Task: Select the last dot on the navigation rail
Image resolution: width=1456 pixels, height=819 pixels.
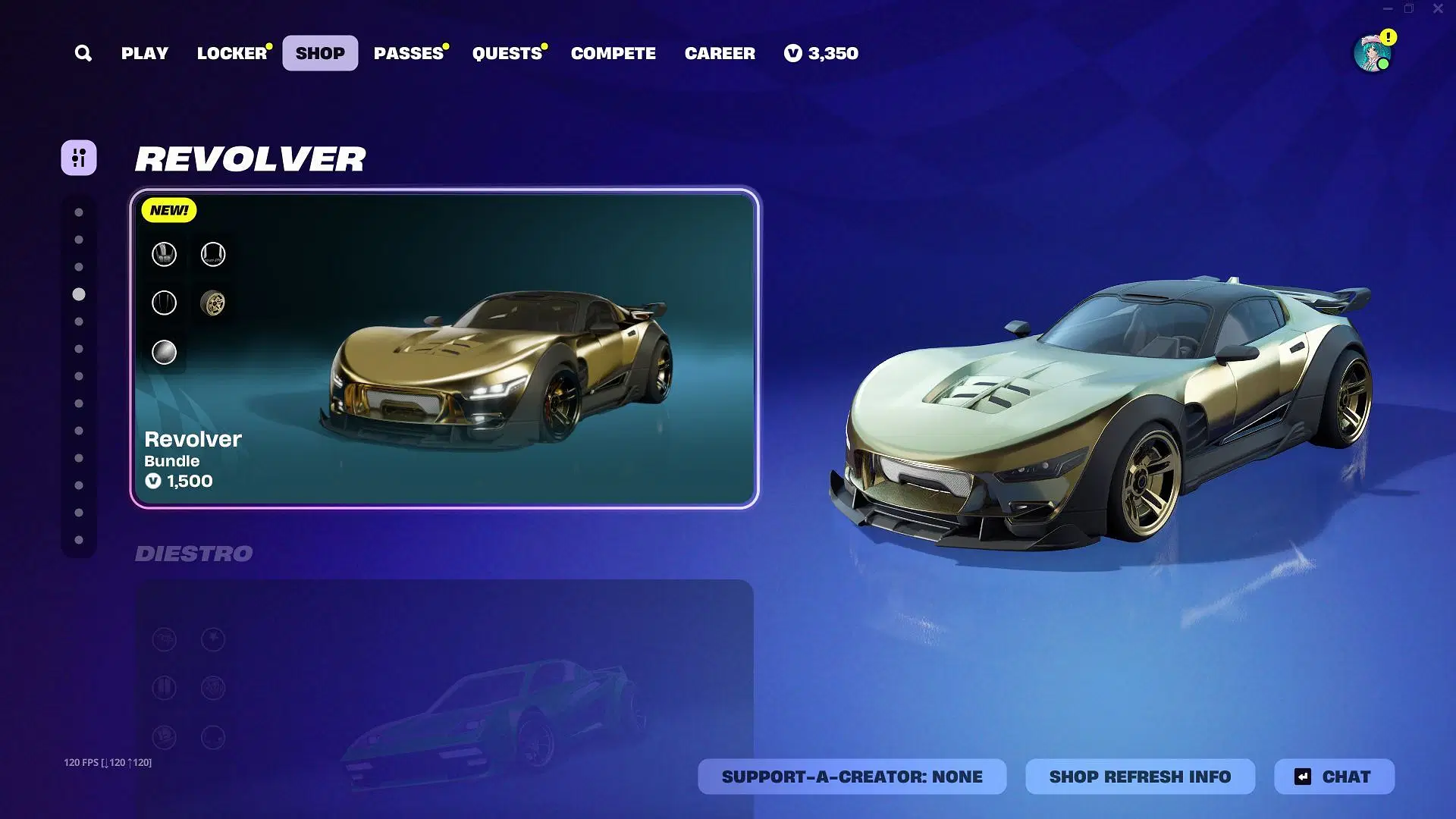Action: [x=79, y=539]
